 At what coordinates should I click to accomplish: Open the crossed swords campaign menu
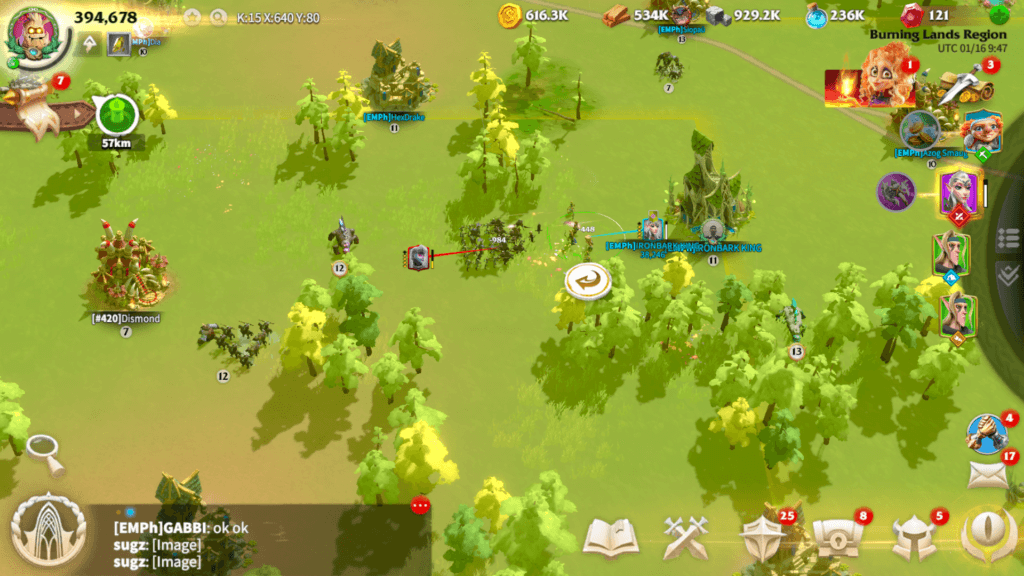pyautogui.click(x=686, y=538)
